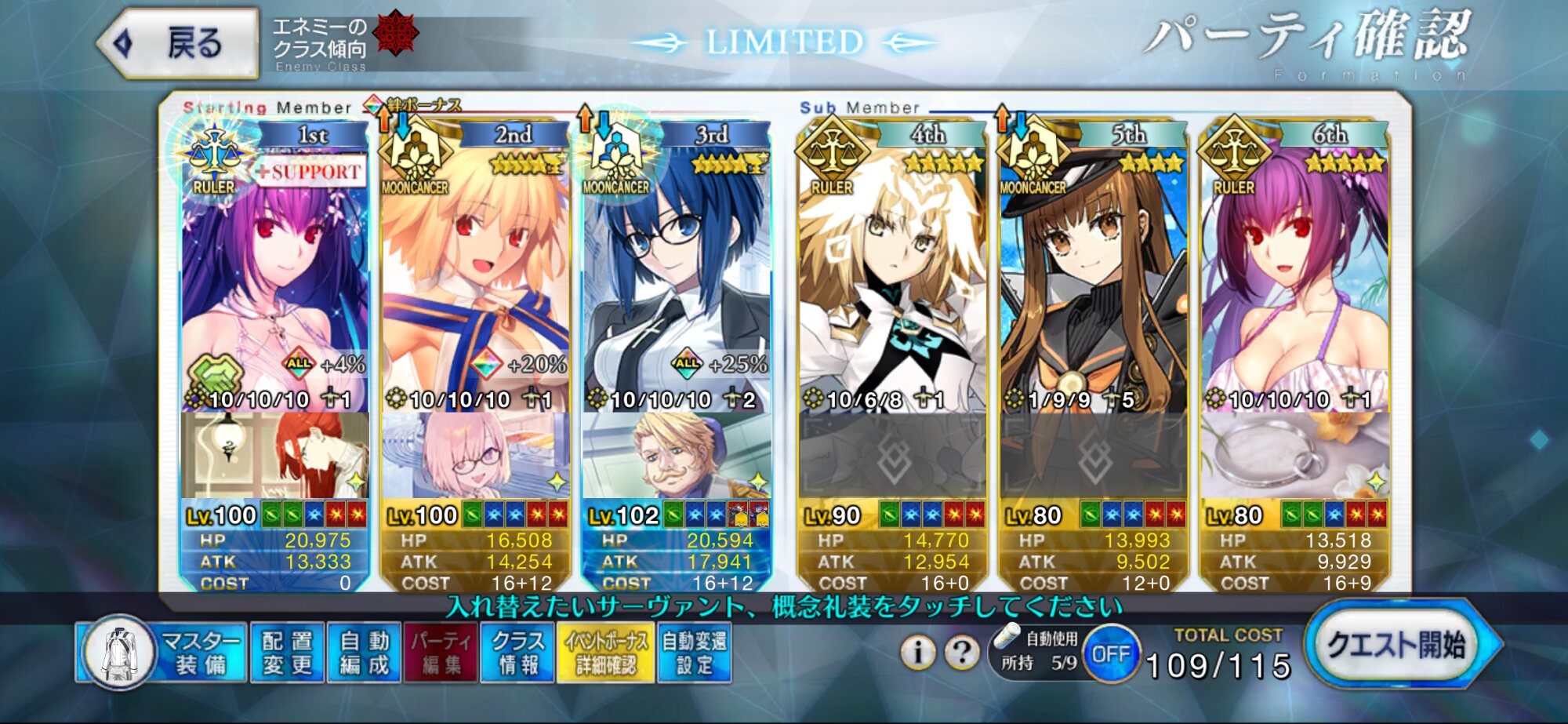The width and height of the screenshot is (1568, 724).
Task: Check イベントボーナス詳細確認 event bonus details
Action: [606, 653]
